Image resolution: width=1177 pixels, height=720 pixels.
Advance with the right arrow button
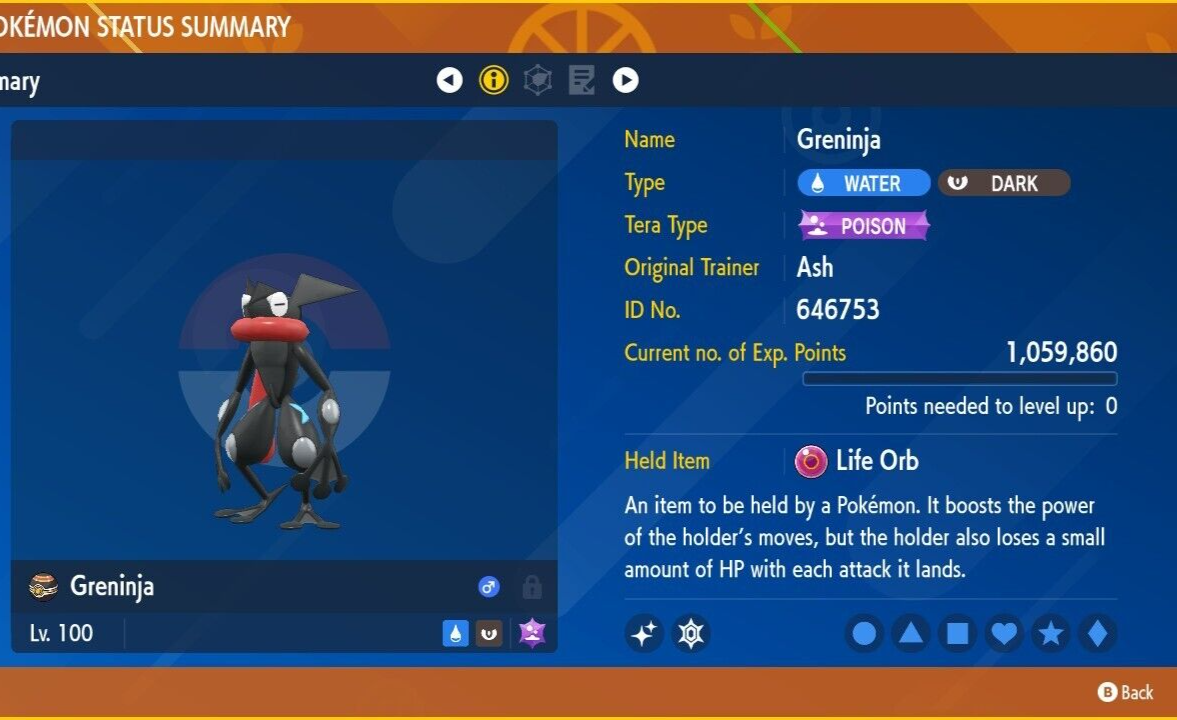coord(626,80)
